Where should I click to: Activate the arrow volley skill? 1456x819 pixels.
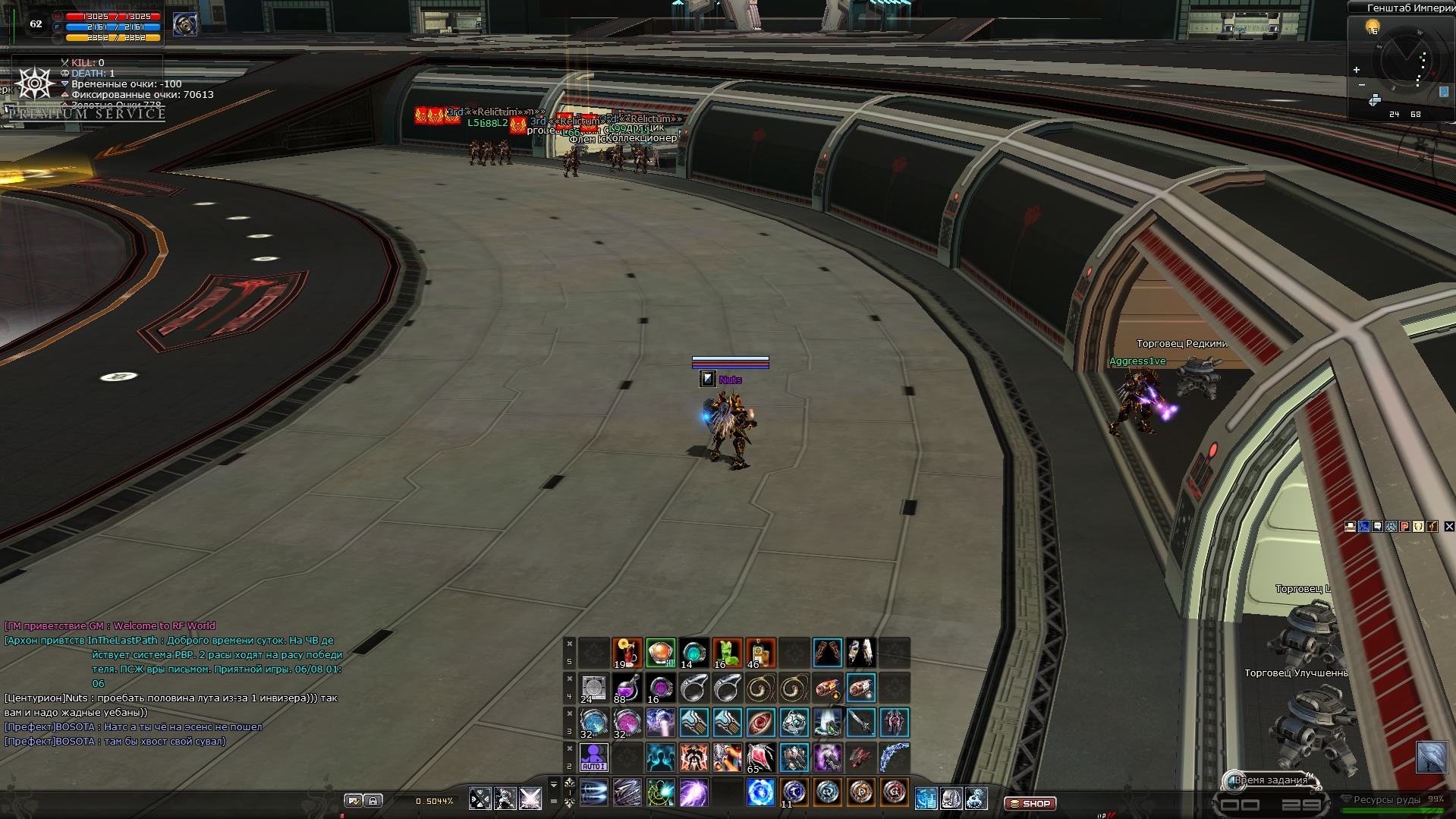[627, 793]
